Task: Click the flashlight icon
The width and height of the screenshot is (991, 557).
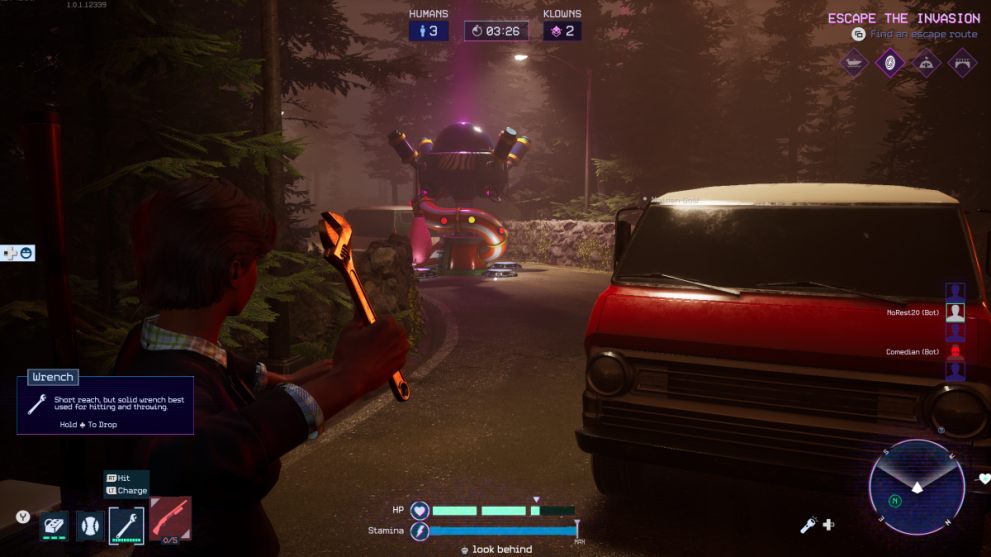Action: tap(808, 524)
